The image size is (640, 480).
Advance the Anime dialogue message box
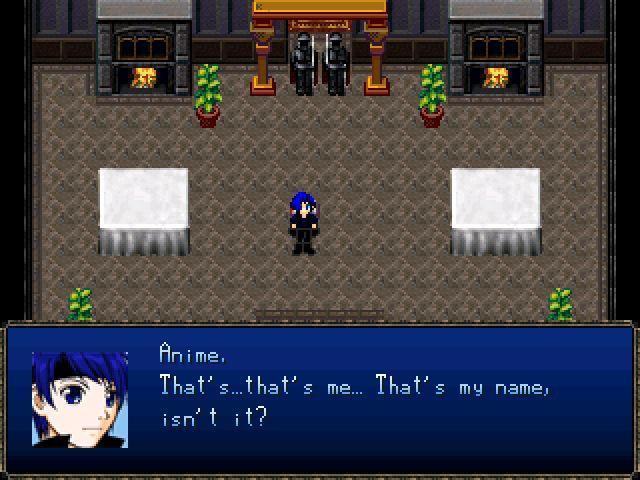pyautogui.click(x=320, y=398)
